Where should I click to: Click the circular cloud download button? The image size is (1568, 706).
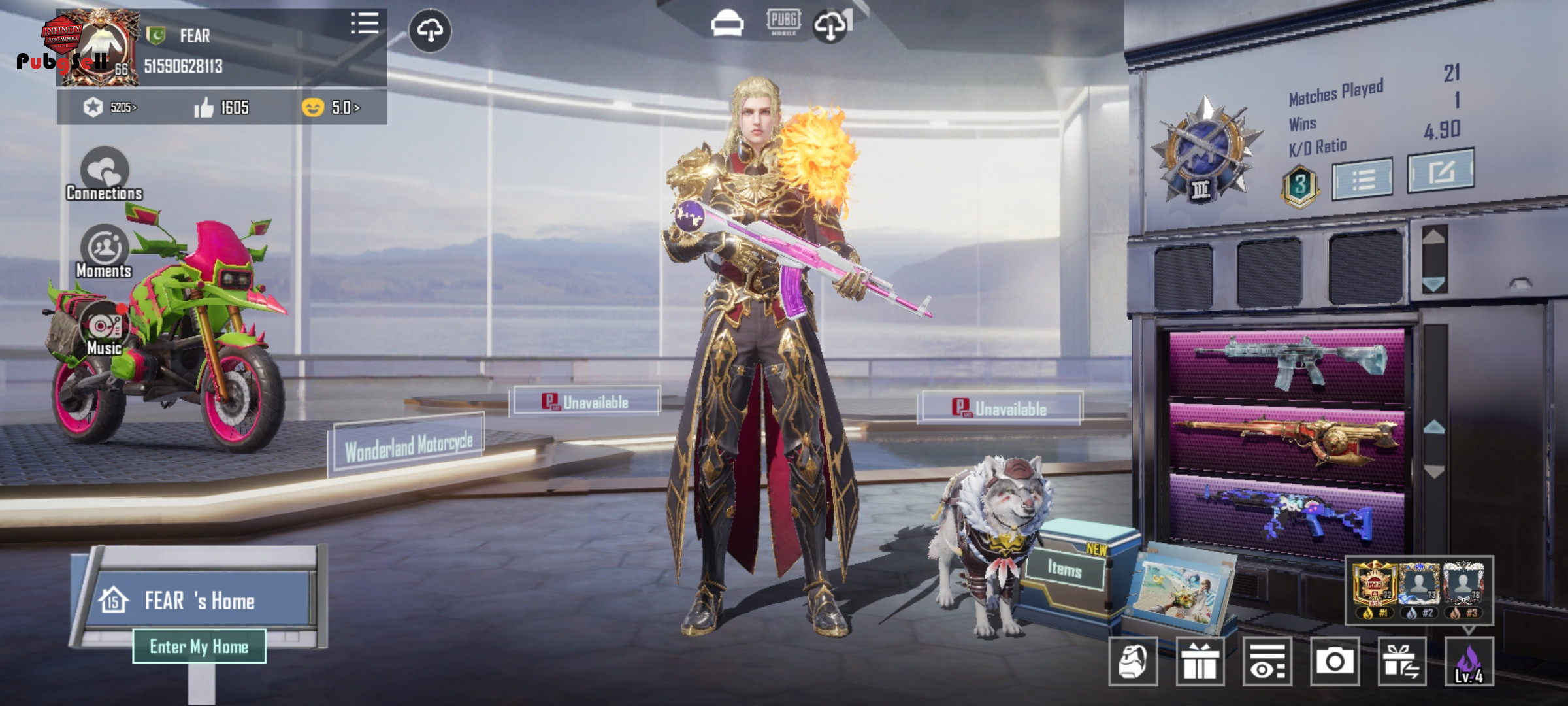coord(429,30)
